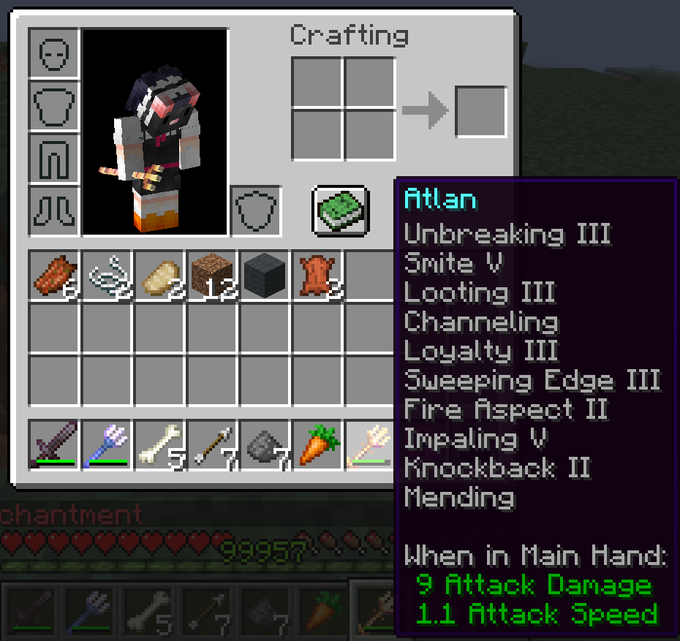680x641 pixels.
Task: Grab the stack of 12 dirt blocks
Action: [x=211, y=275]
